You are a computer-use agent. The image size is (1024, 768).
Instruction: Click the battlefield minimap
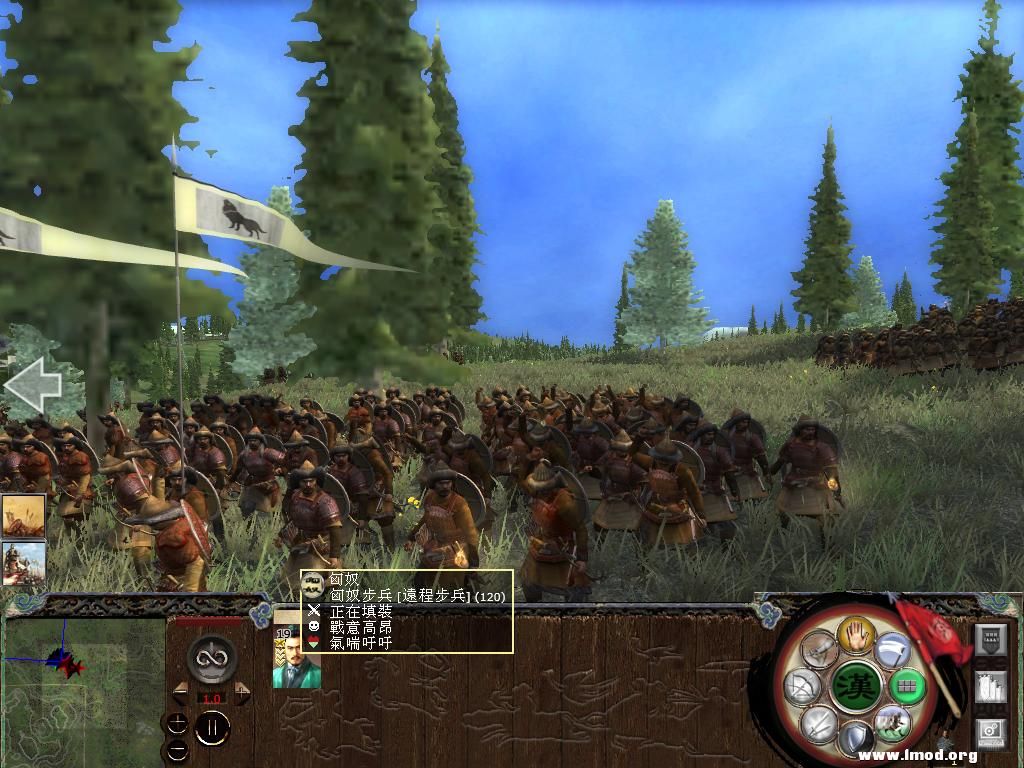84,690
